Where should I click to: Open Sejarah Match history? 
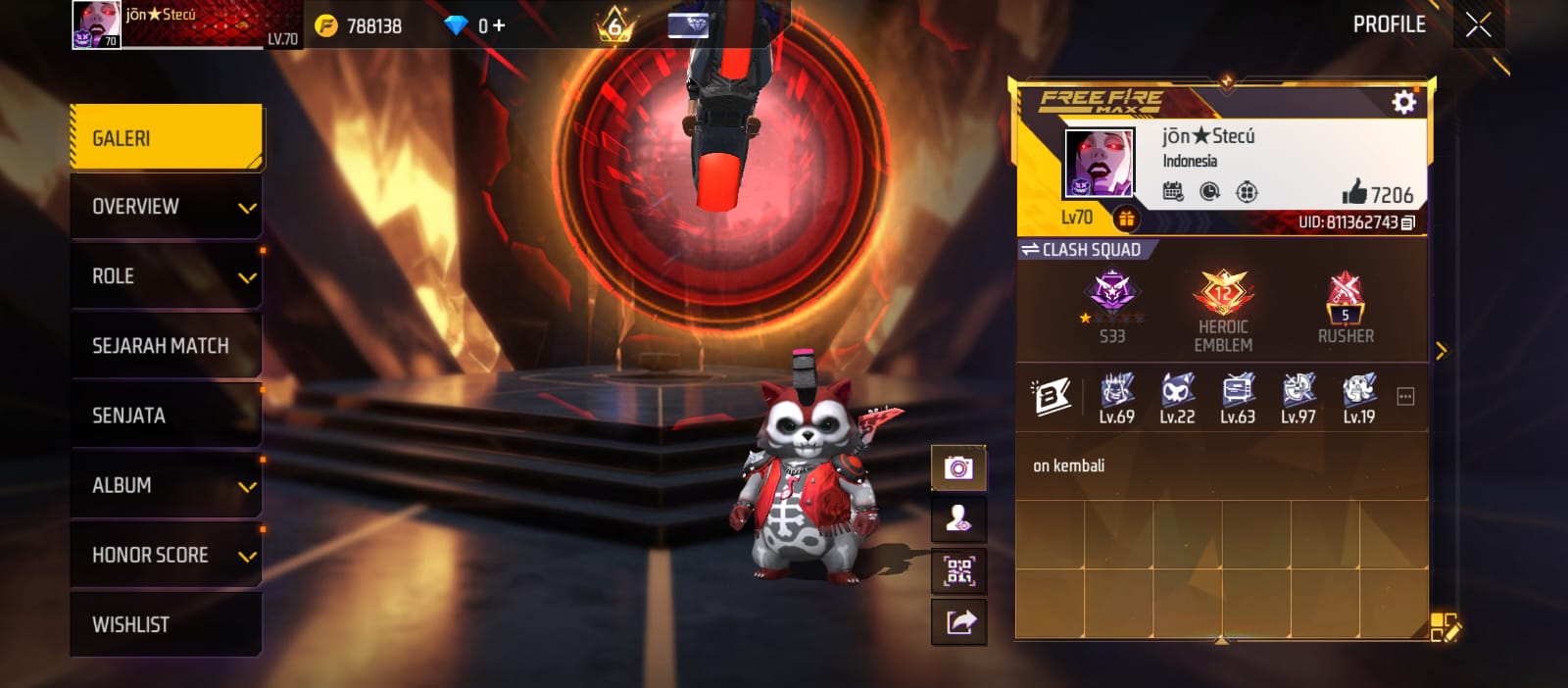166,346
